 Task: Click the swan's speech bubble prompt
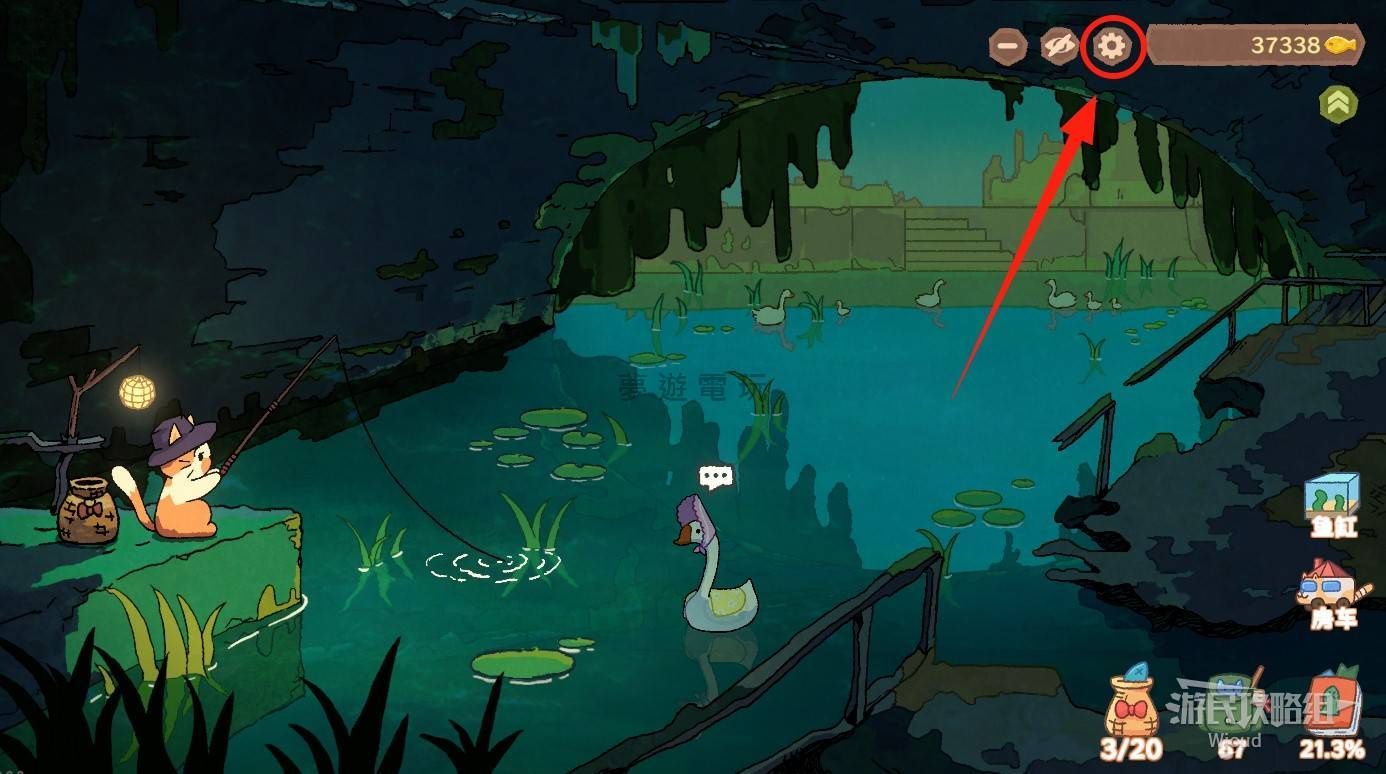[x=716, y=477]
